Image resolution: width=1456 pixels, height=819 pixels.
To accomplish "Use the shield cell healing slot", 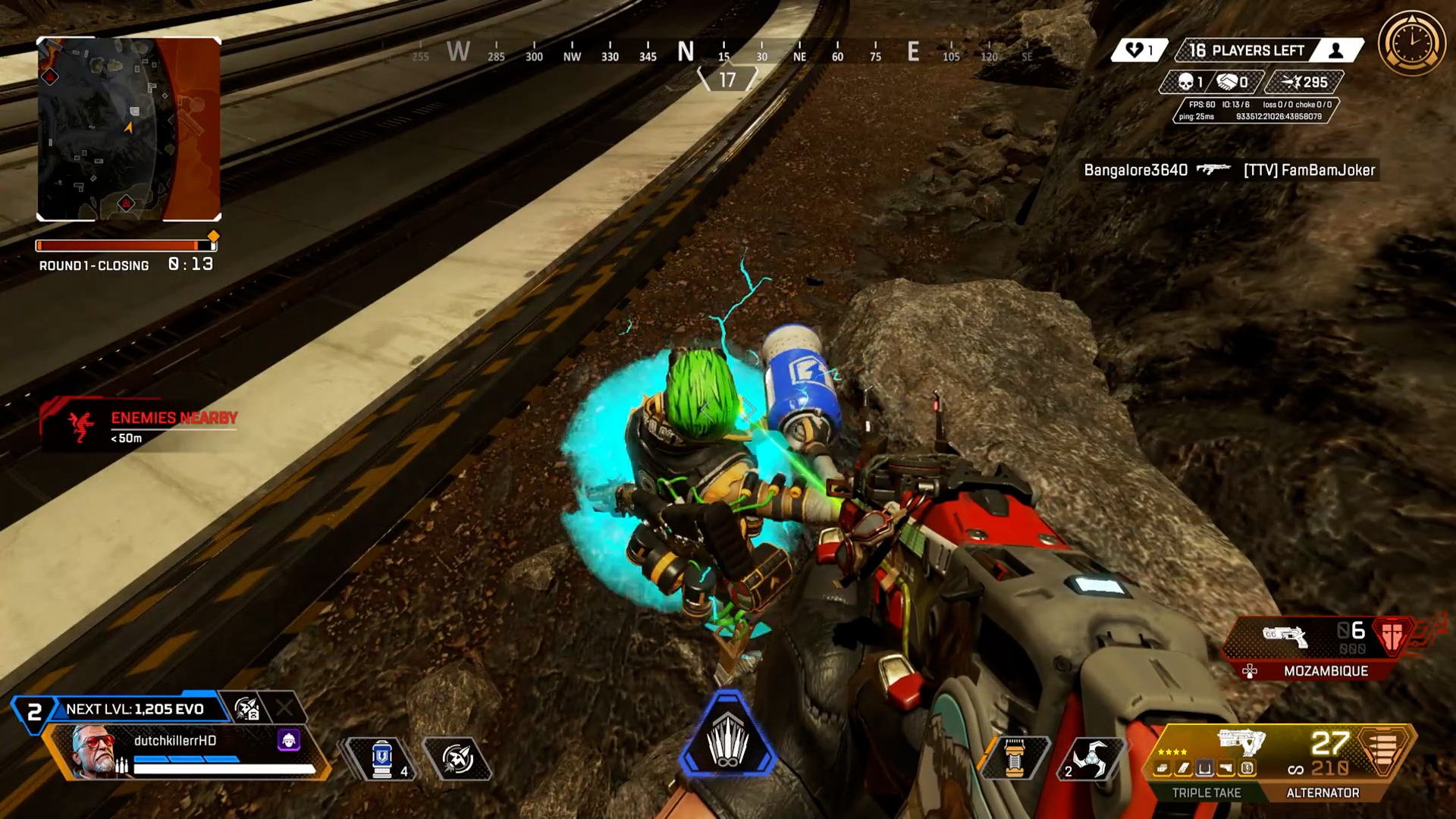I will [383, 758].
